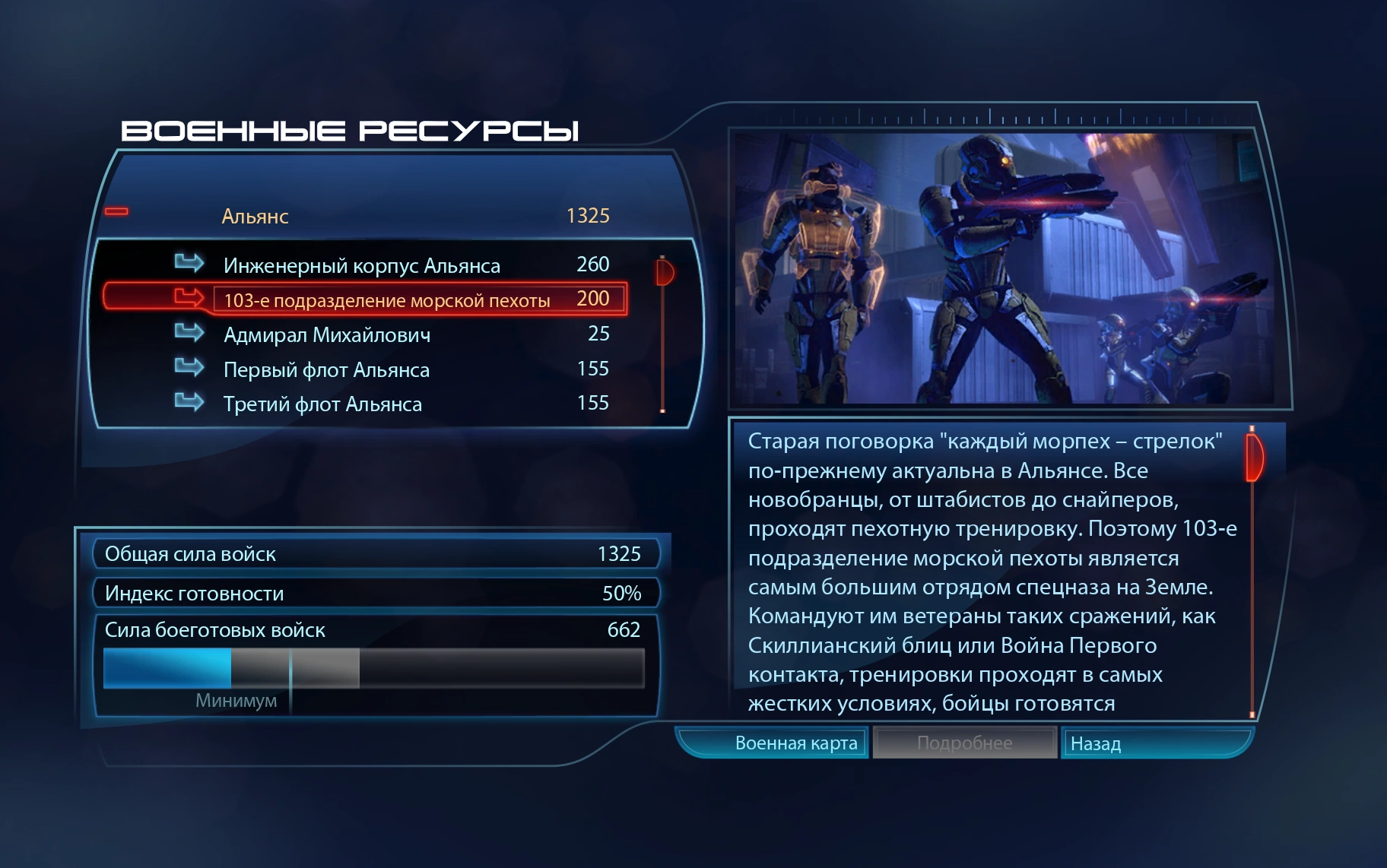Click the Подробнее button

(964, 743)
